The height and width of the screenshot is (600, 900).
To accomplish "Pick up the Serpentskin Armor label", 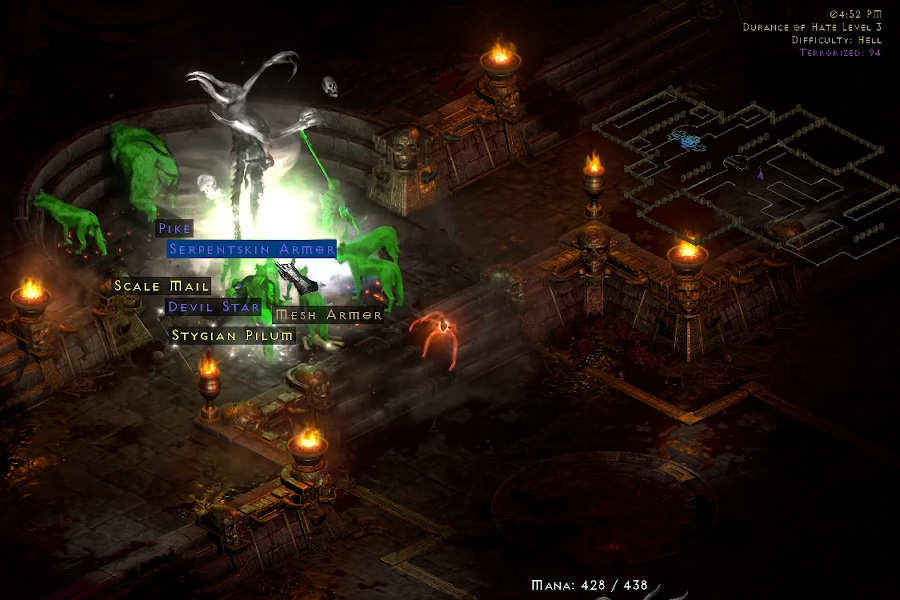I will coord(251,249).
